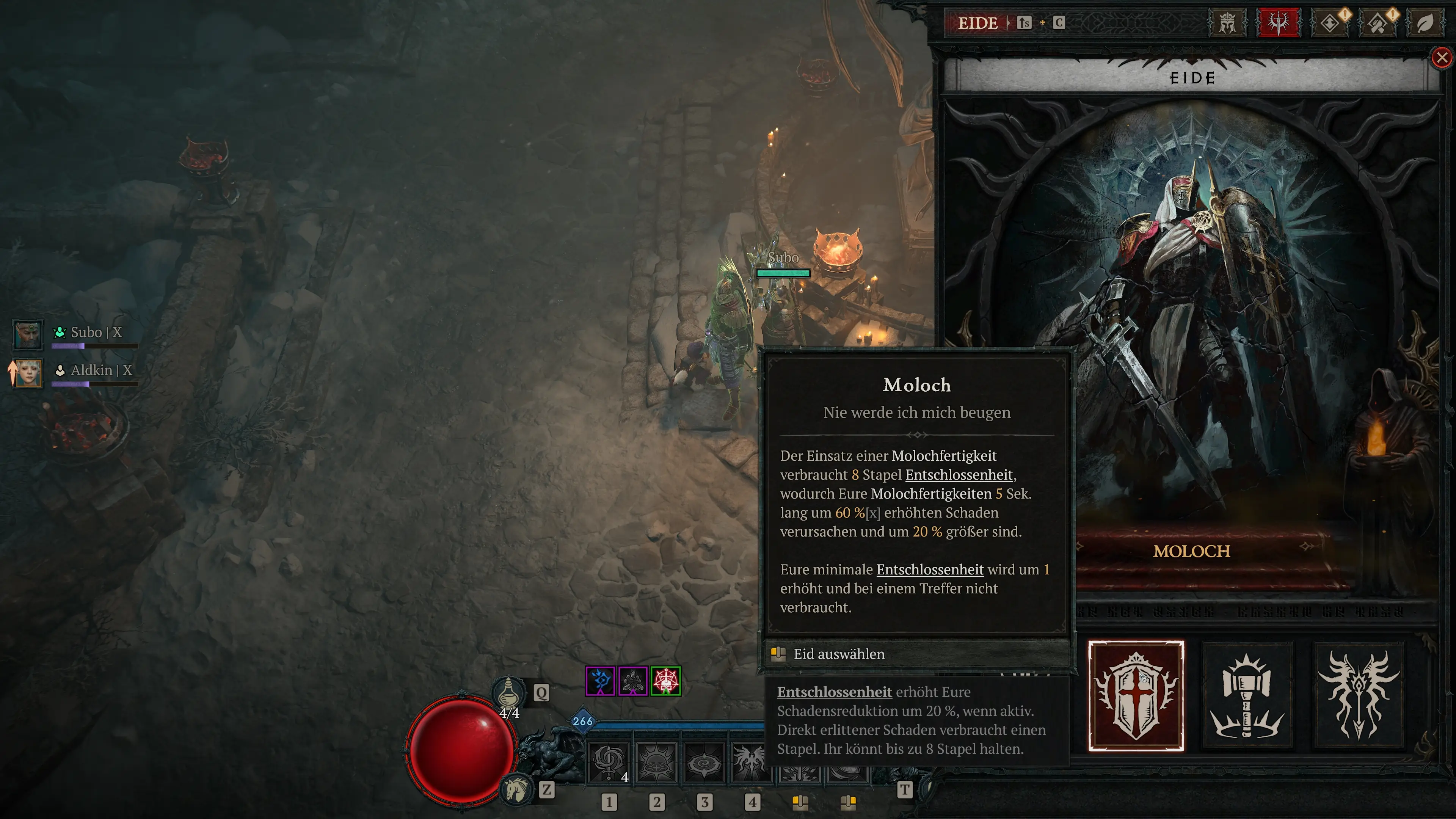Screen dimensions: 1456x819
Task: Close the Eide panel
Action: click(x=1442, y=58)
